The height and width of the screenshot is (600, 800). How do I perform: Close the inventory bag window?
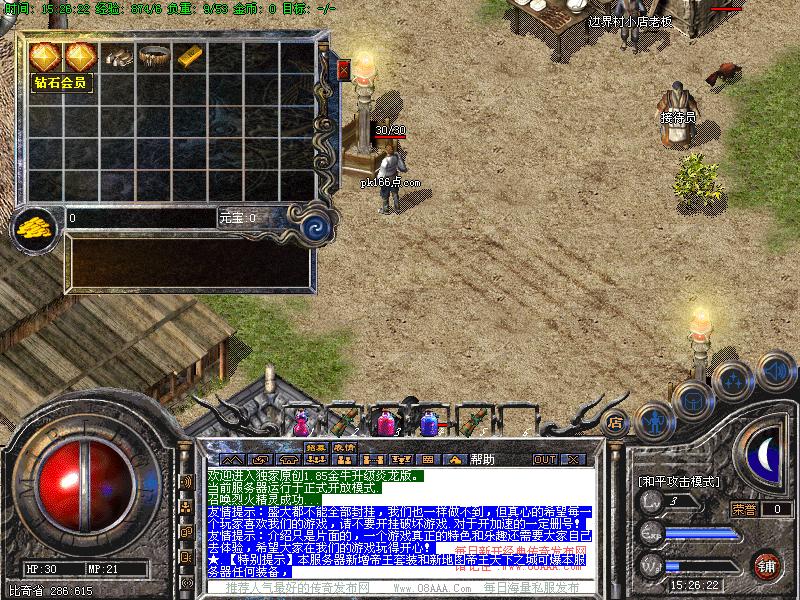(x=344, y=70)
